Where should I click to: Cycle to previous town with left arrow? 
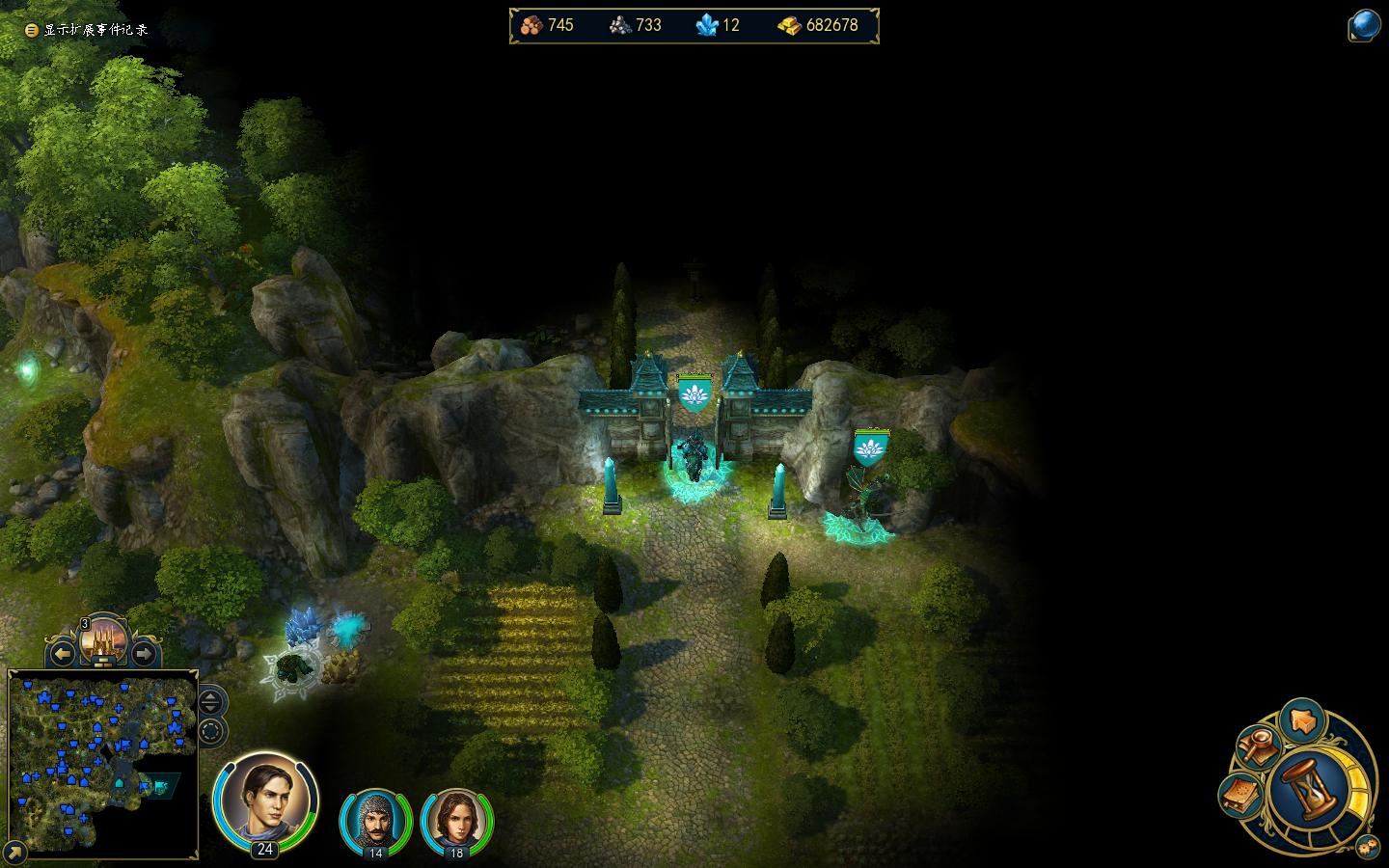coord(63,655)
